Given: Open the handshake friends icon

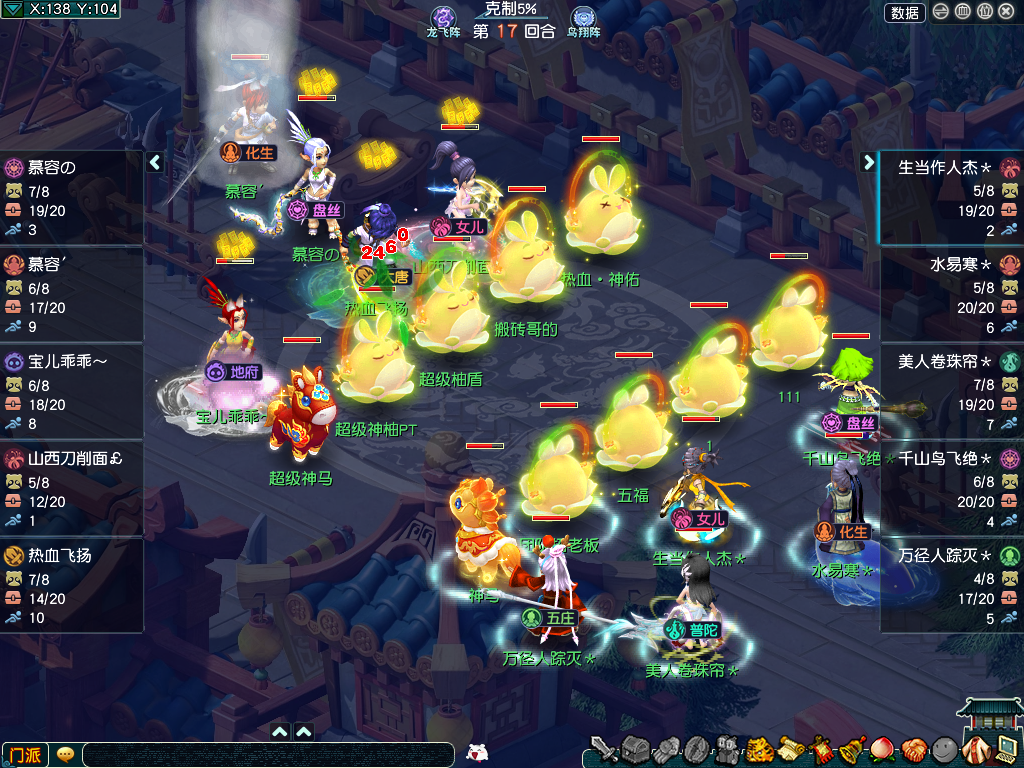Looking at the screenshot, I should coord(913,748).
